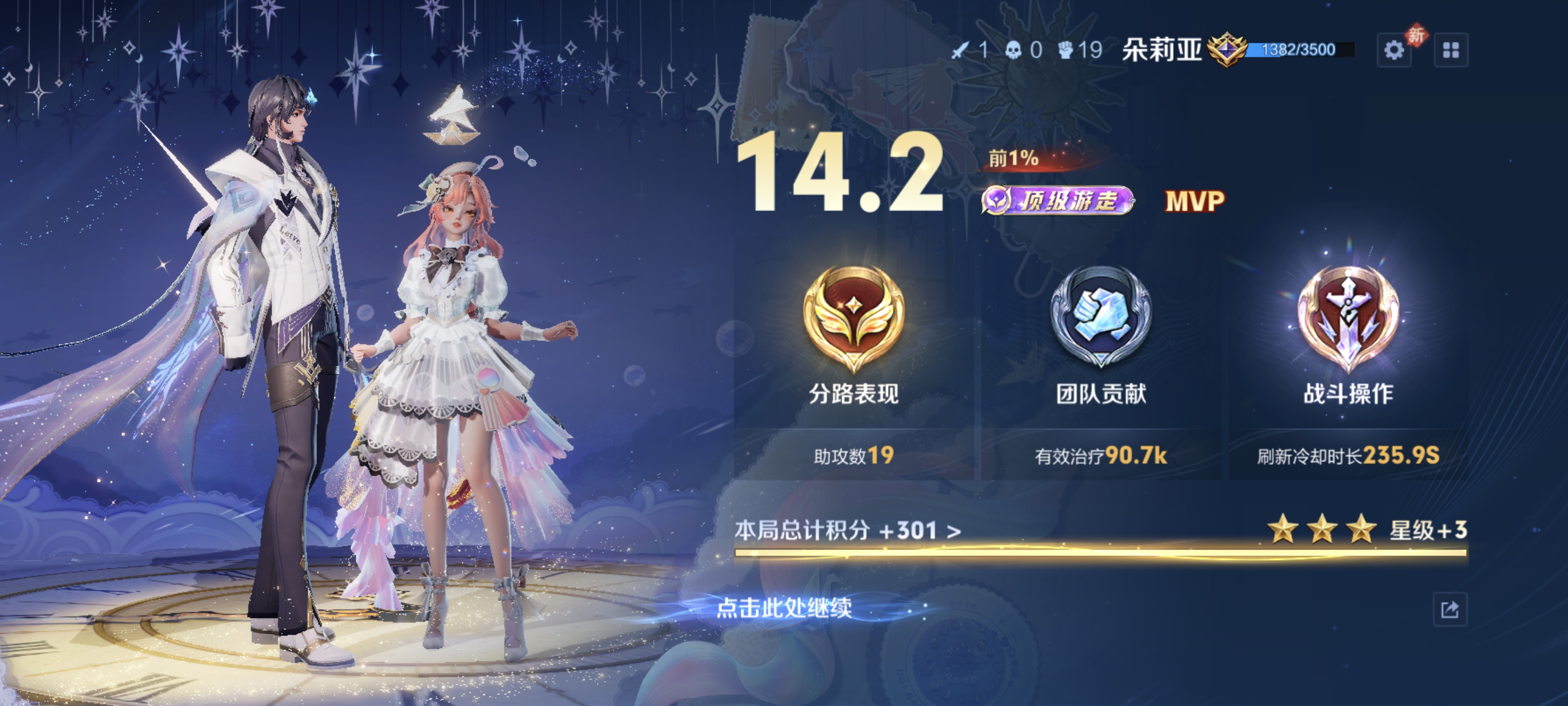Expand 本局总计积分 +301 details
The height and width of the screenshot is (706, 1568).
pyautogui.click(x=847, y=531)
